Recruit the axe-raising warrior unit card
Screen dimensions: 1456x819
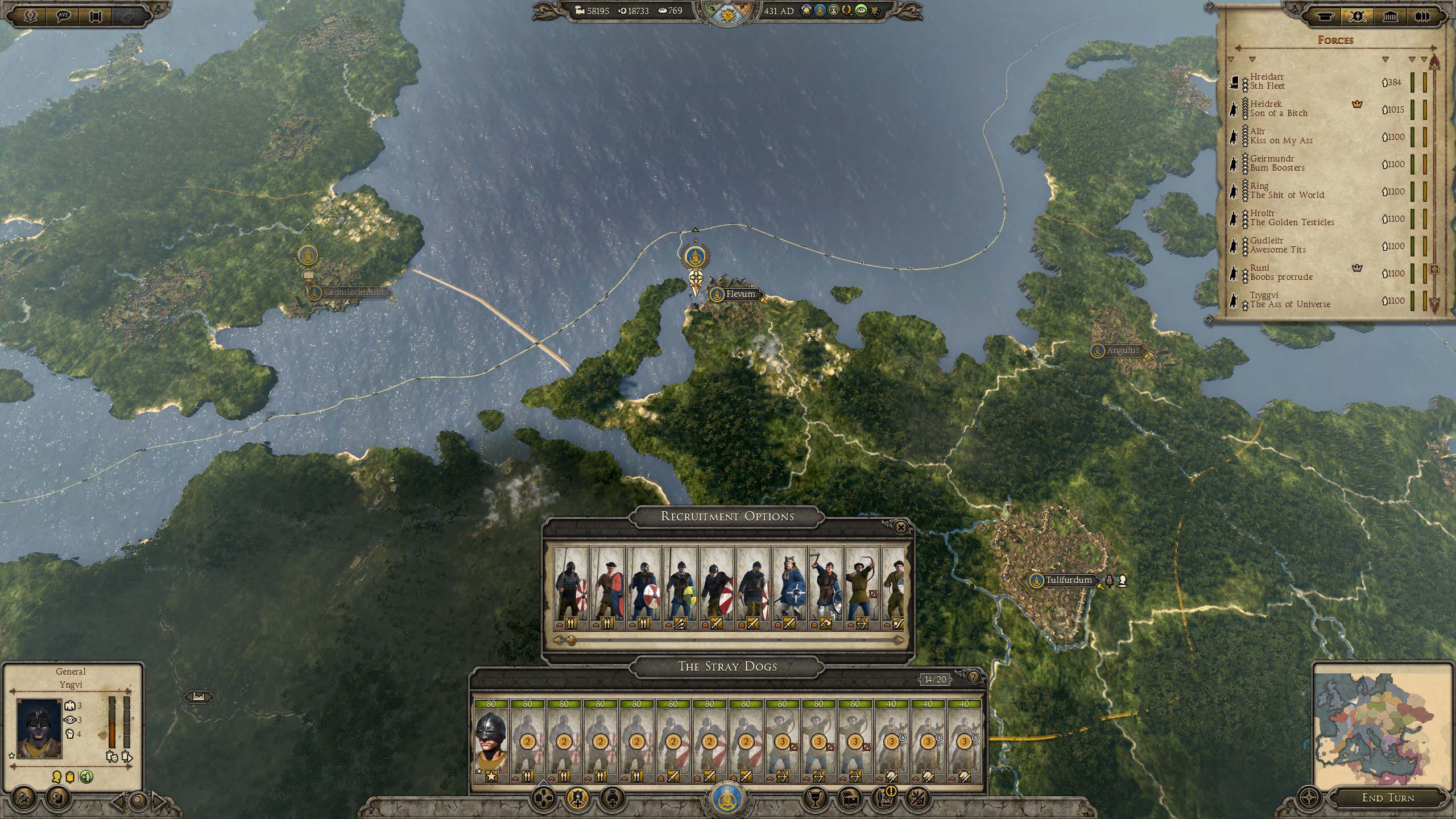[x=825, y=588]
